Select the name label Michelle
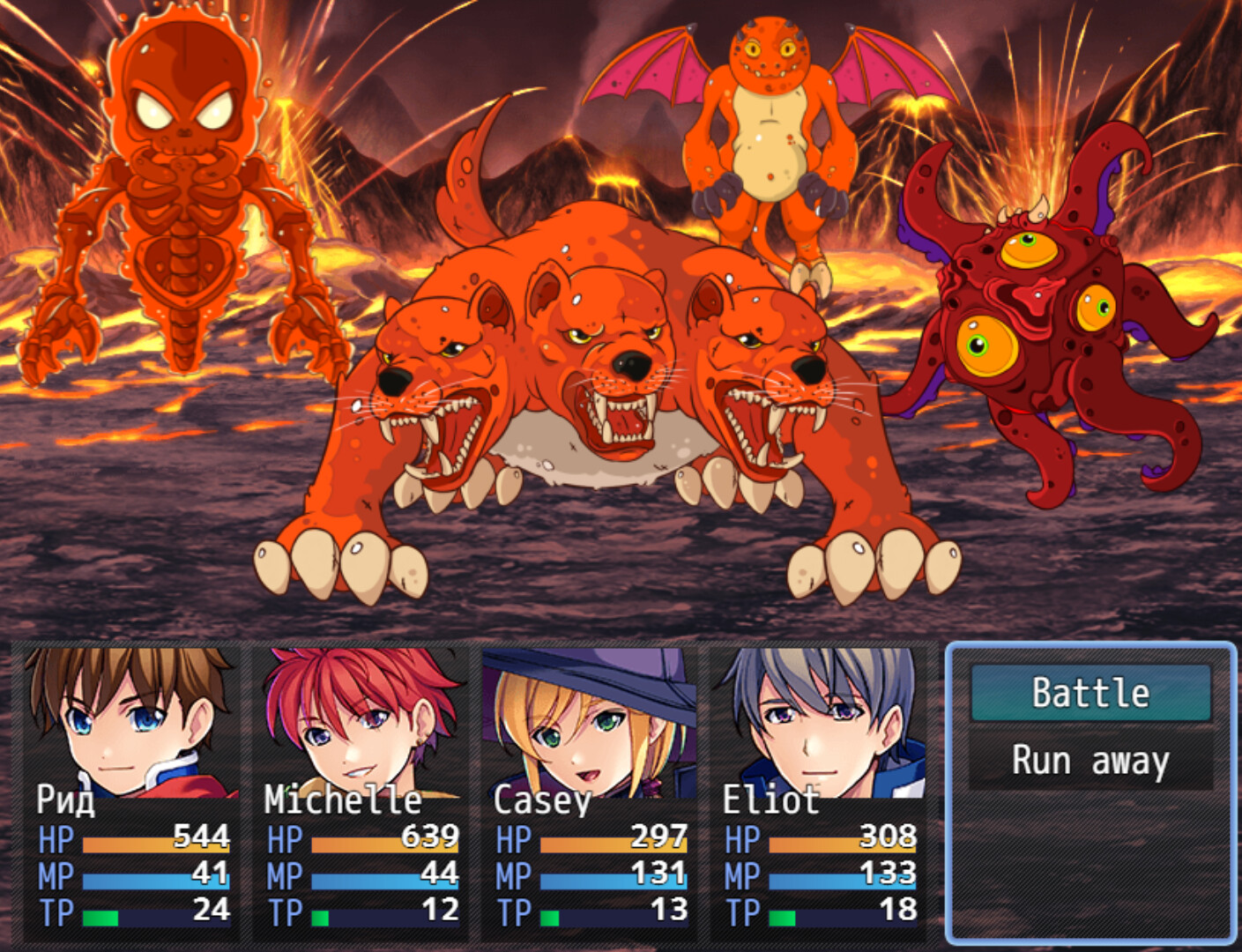 coord(339,802)
